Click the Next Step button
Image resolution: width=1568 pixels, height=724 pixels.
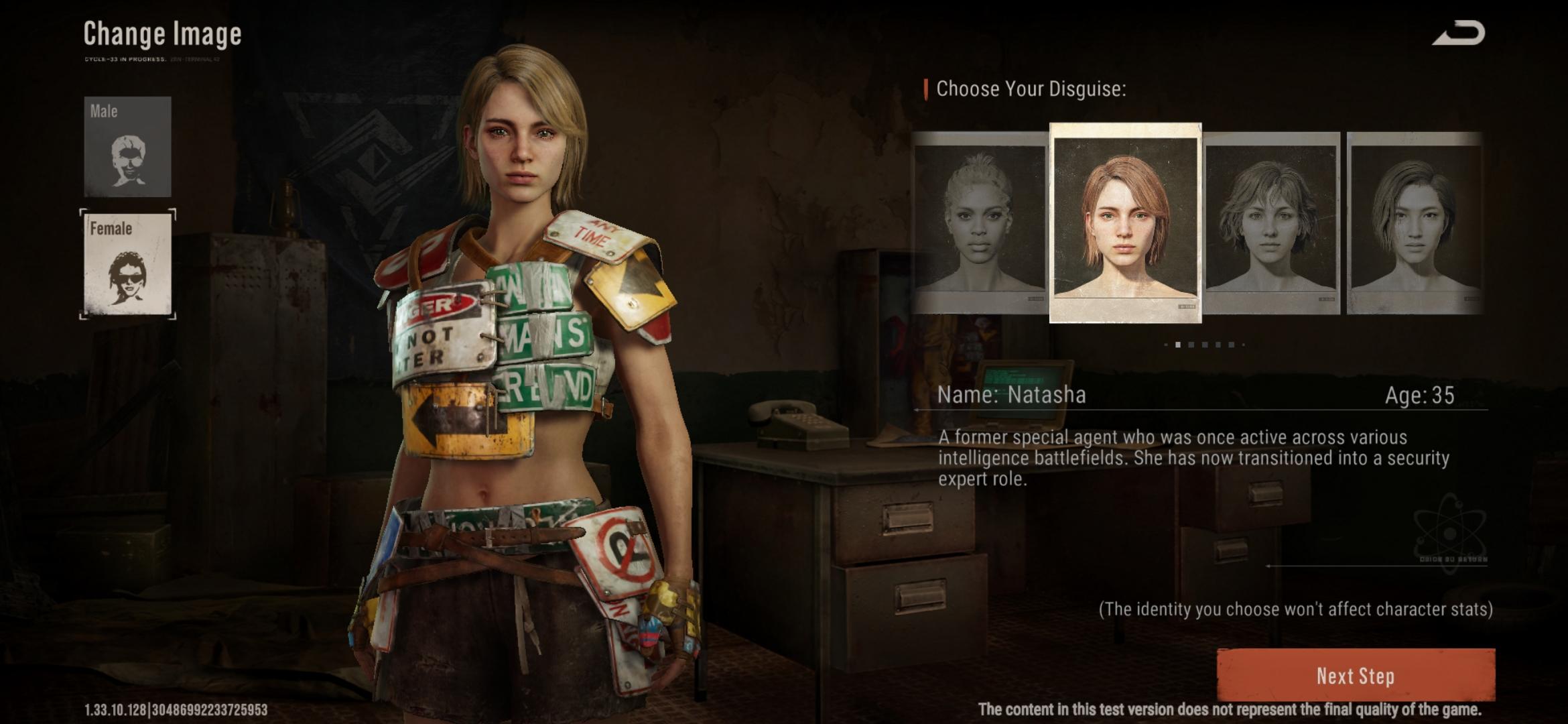point(1355,676)
